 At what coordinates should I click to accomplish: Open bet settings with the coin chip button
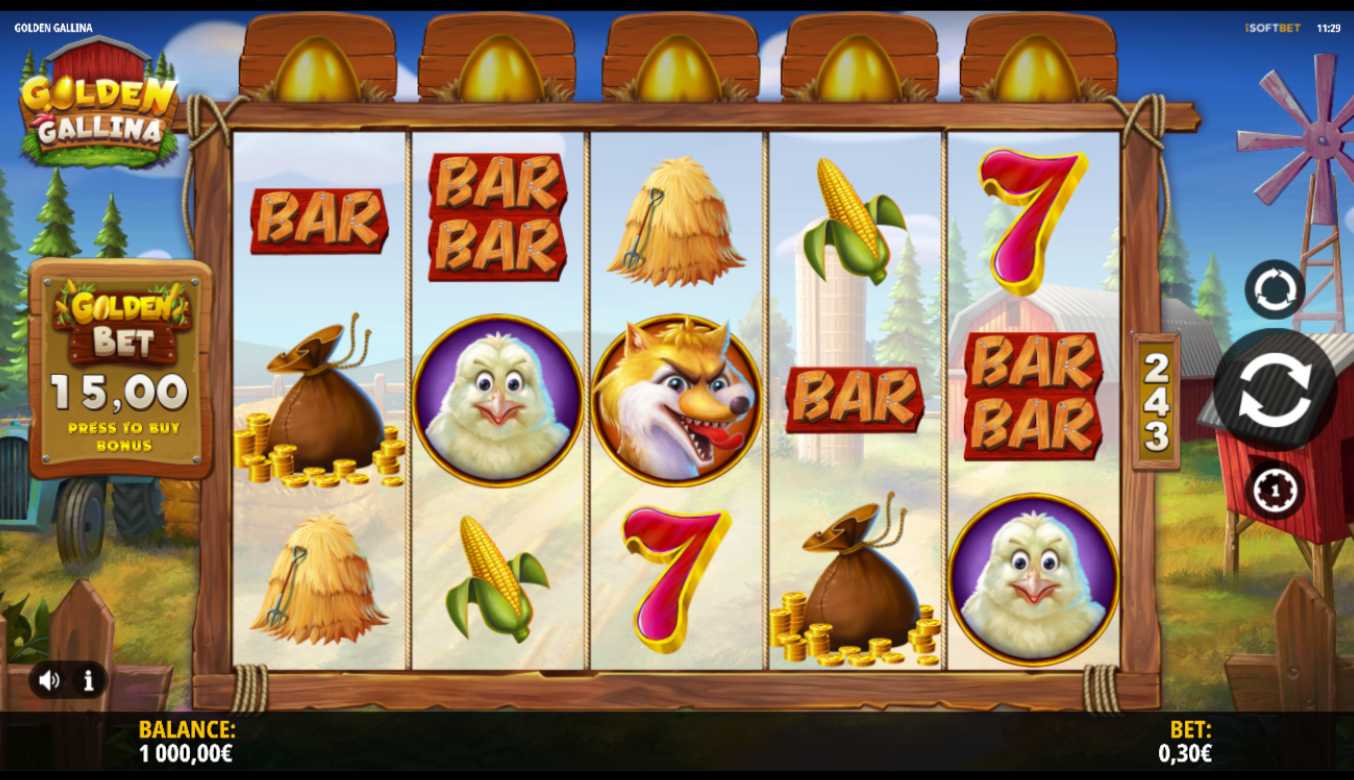[1274, 490]
